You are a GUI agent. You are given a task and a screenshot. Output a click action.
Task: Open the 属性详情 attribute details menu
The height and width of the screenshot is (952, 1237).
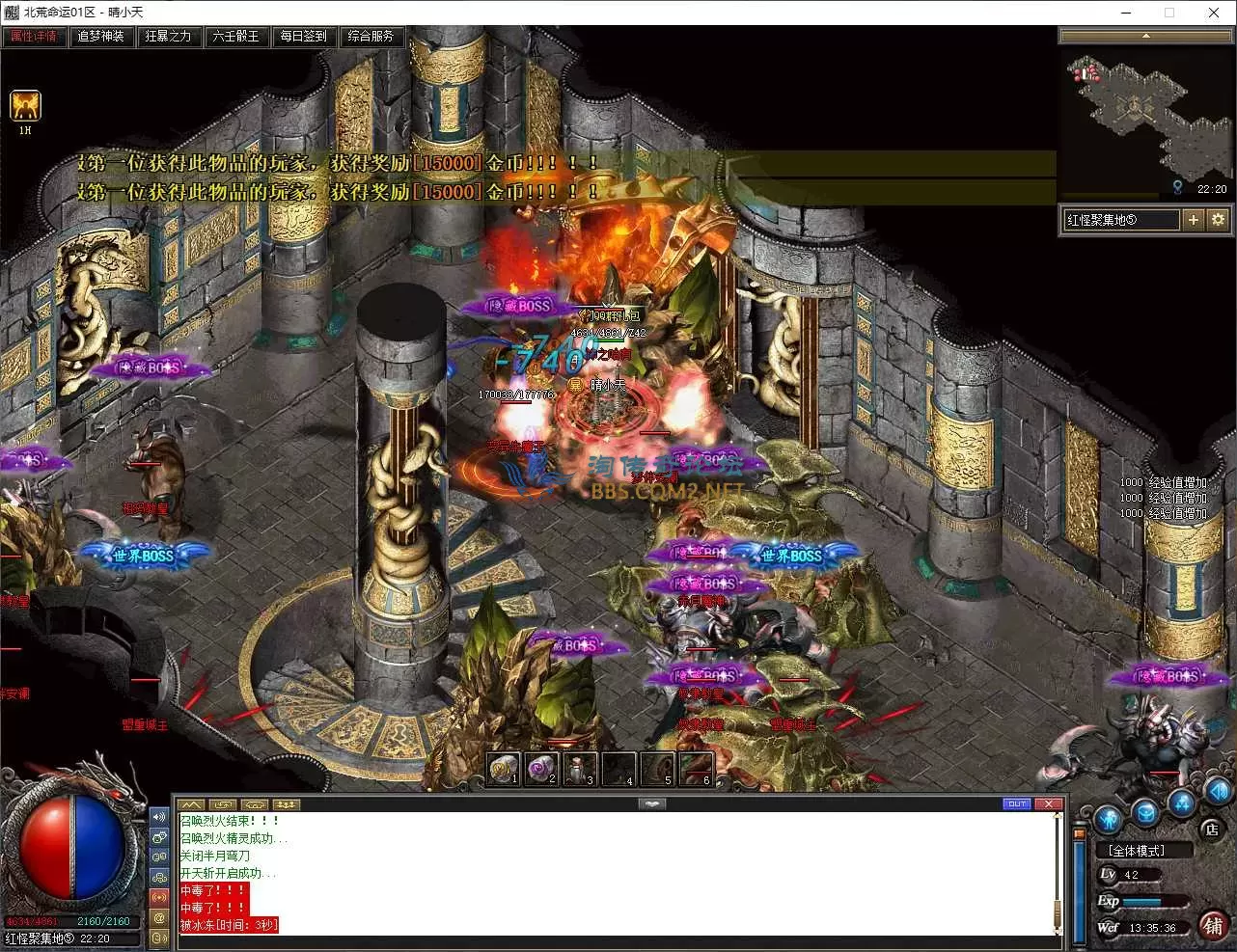(x=34, y=37)
